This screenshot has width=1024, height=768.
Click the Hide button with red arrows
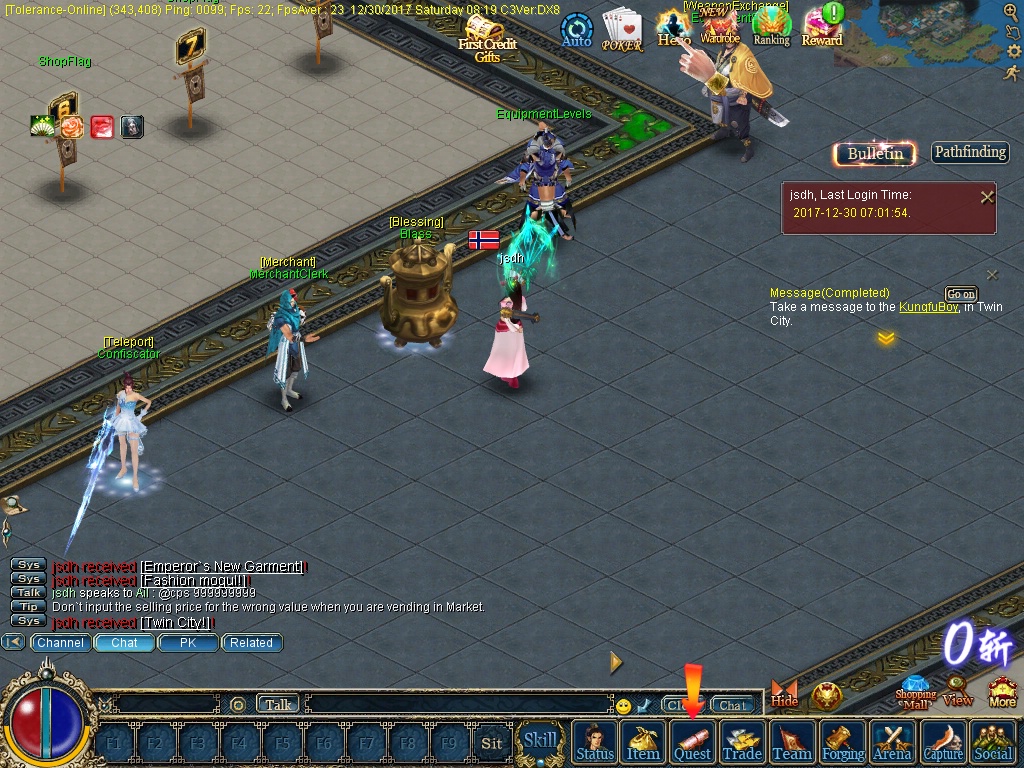(x=785, y=693)
